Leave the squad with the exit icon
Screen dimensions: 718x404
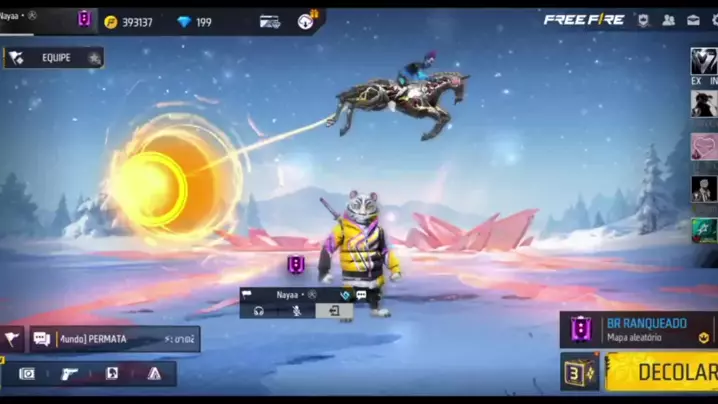(x=334, y=311)
